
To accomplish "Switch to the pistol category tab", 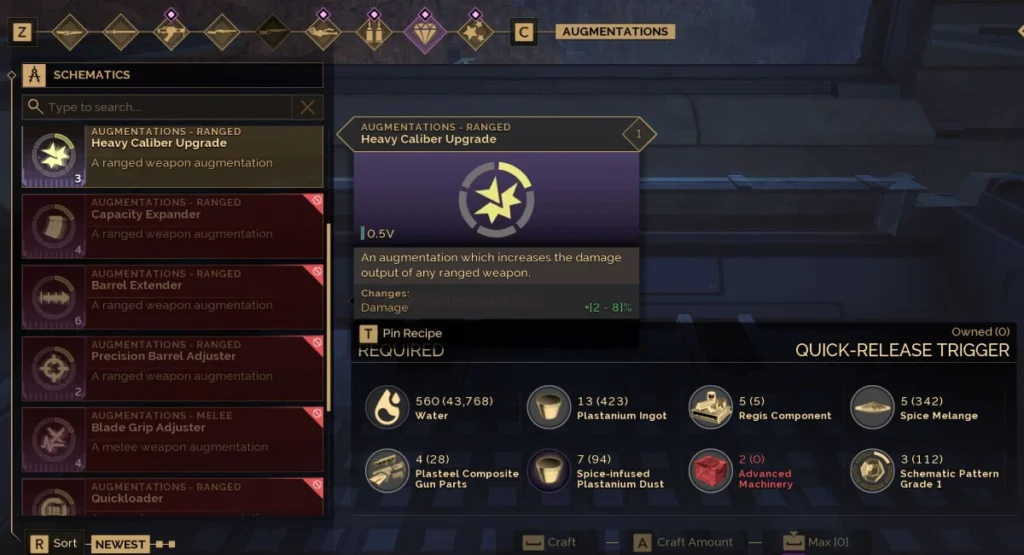I will (x=171, y=32).
